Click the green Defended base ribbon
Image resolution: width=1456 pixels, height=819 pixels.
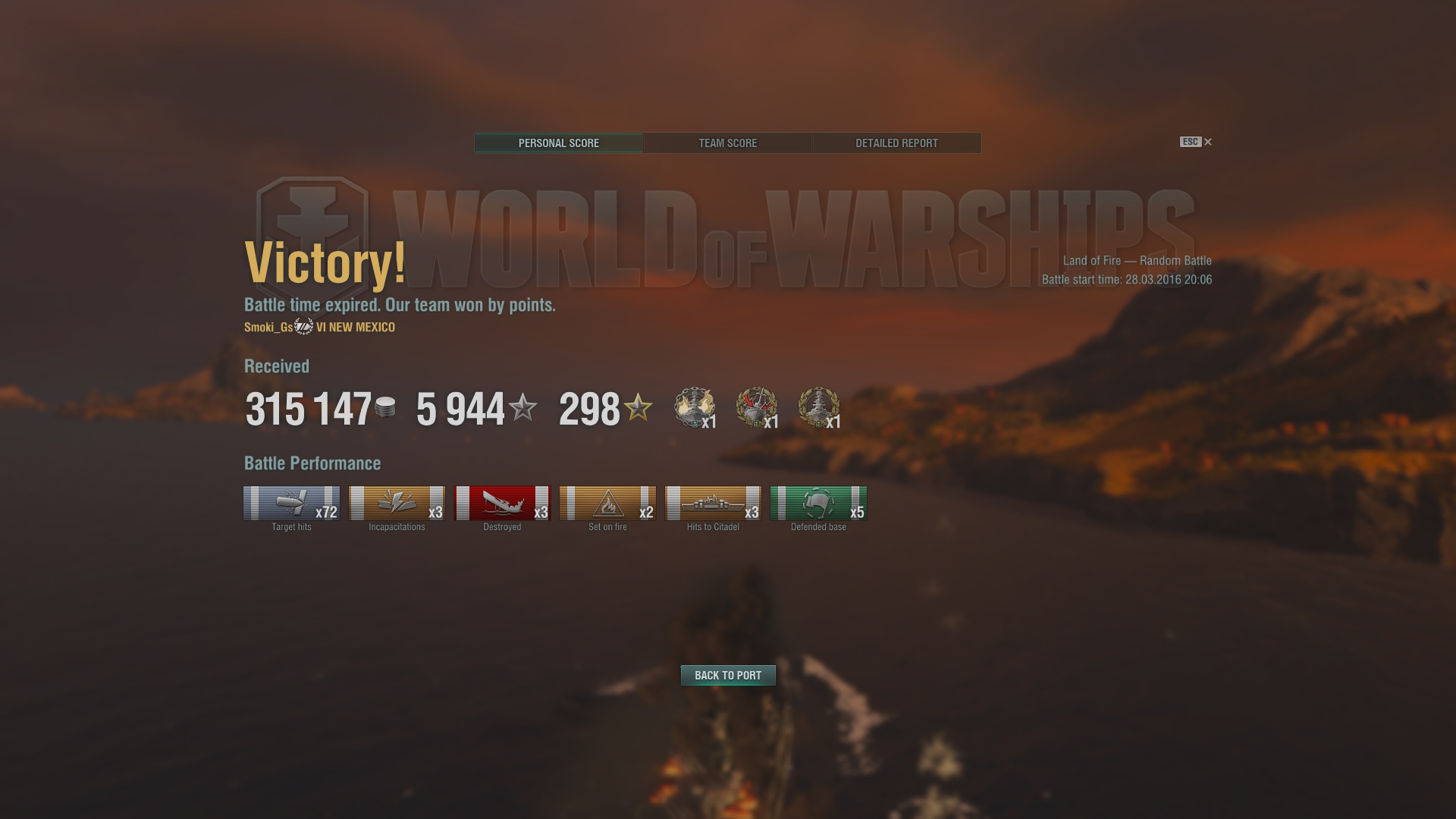point(818,504)
